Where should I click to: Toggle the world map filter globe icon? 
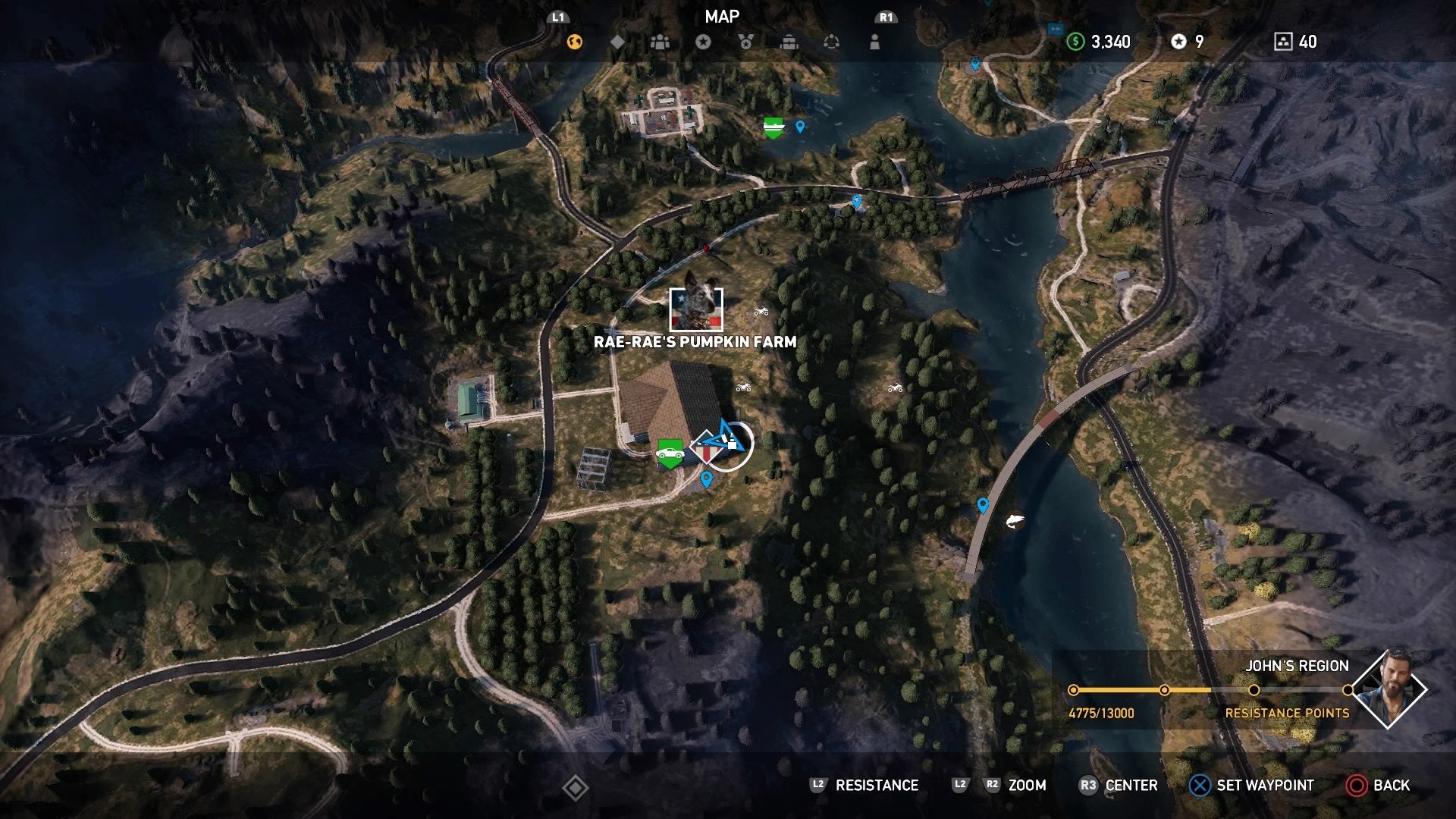pyautogui.click(x=576, y=42)
